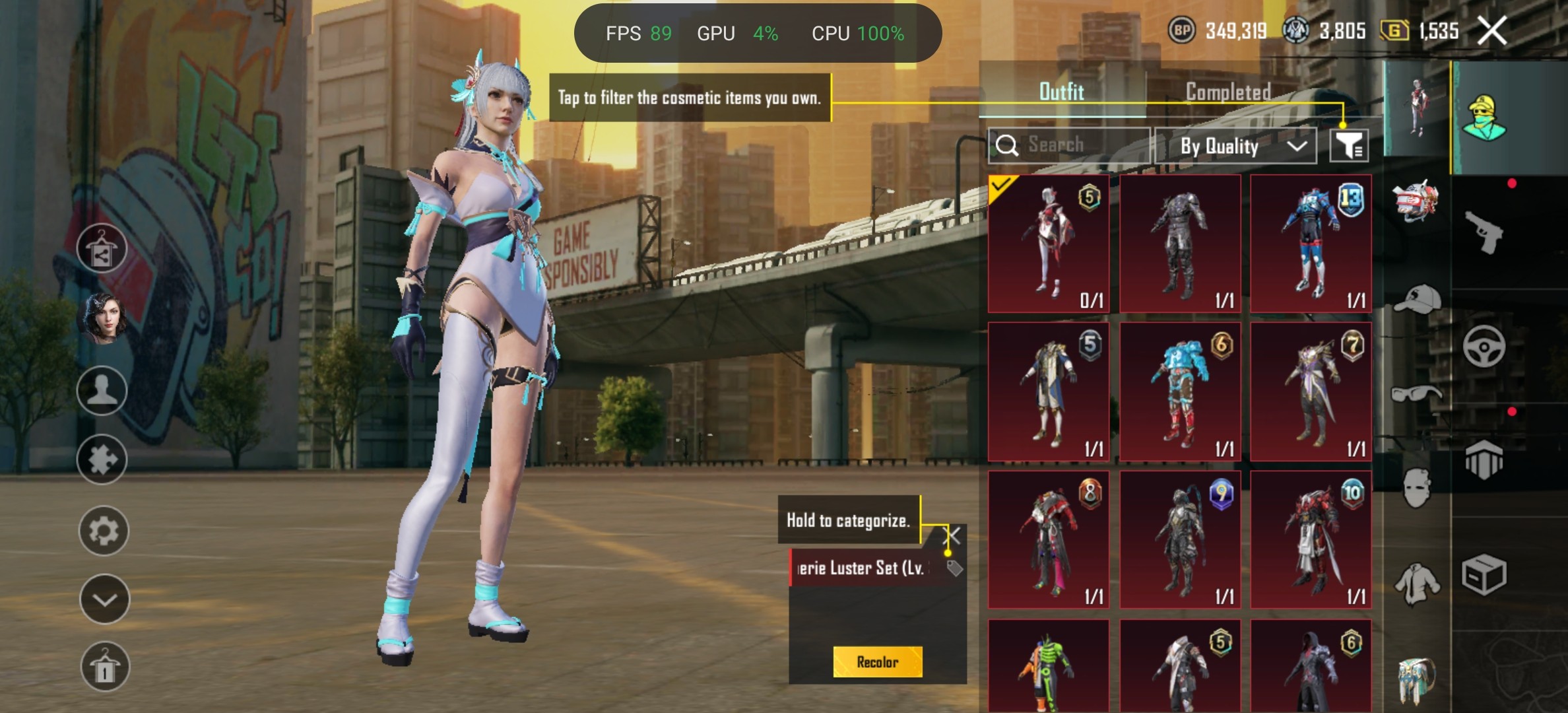Image resolution: width=1568 pixels, height=713 pixels.
Task: Open the puzzle piece menu
Action: coord(102,459)
